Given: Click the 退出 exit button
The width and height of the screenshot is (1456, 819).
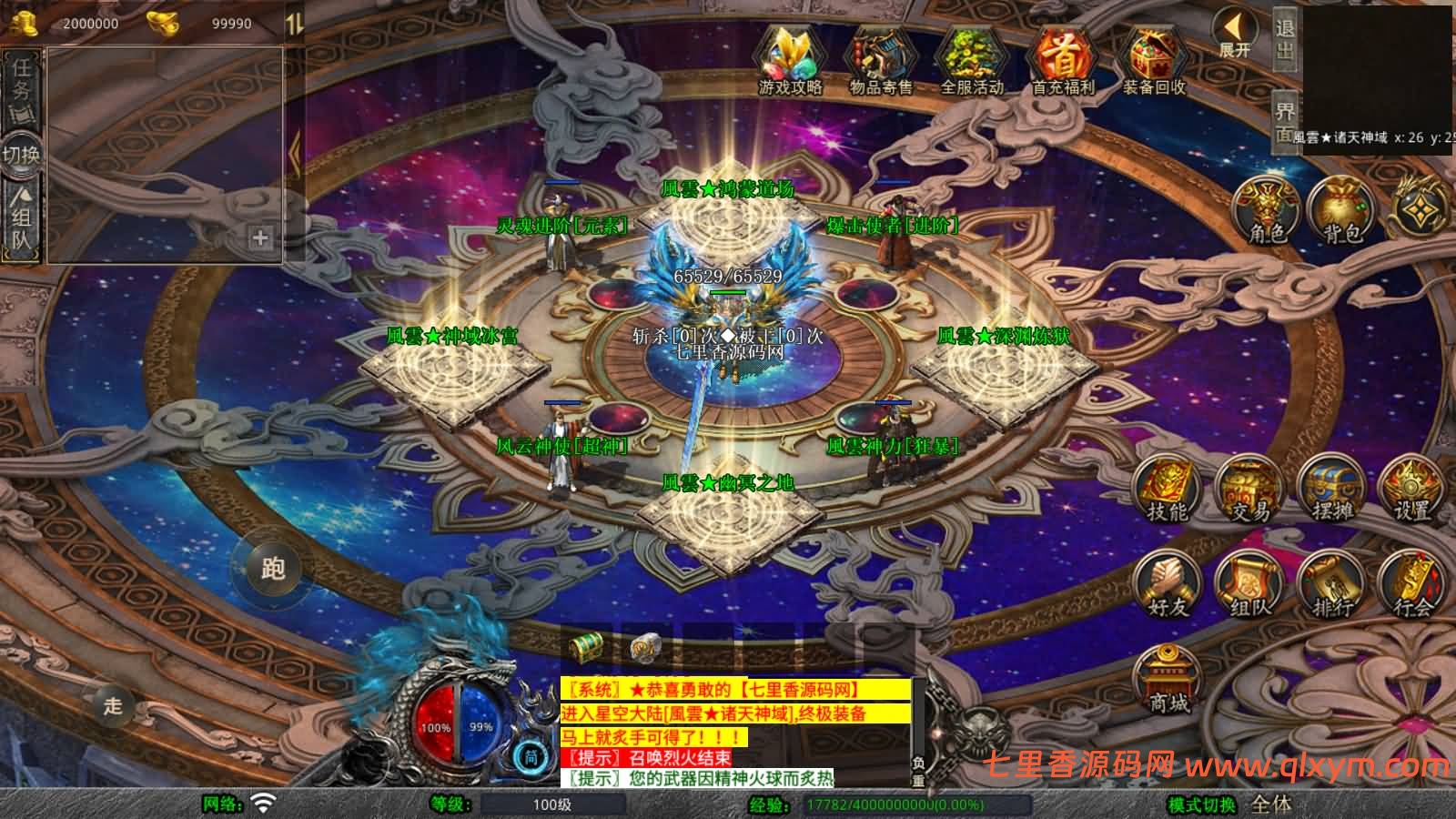Looking at the screenshot, I should (x=1285, y=38).
